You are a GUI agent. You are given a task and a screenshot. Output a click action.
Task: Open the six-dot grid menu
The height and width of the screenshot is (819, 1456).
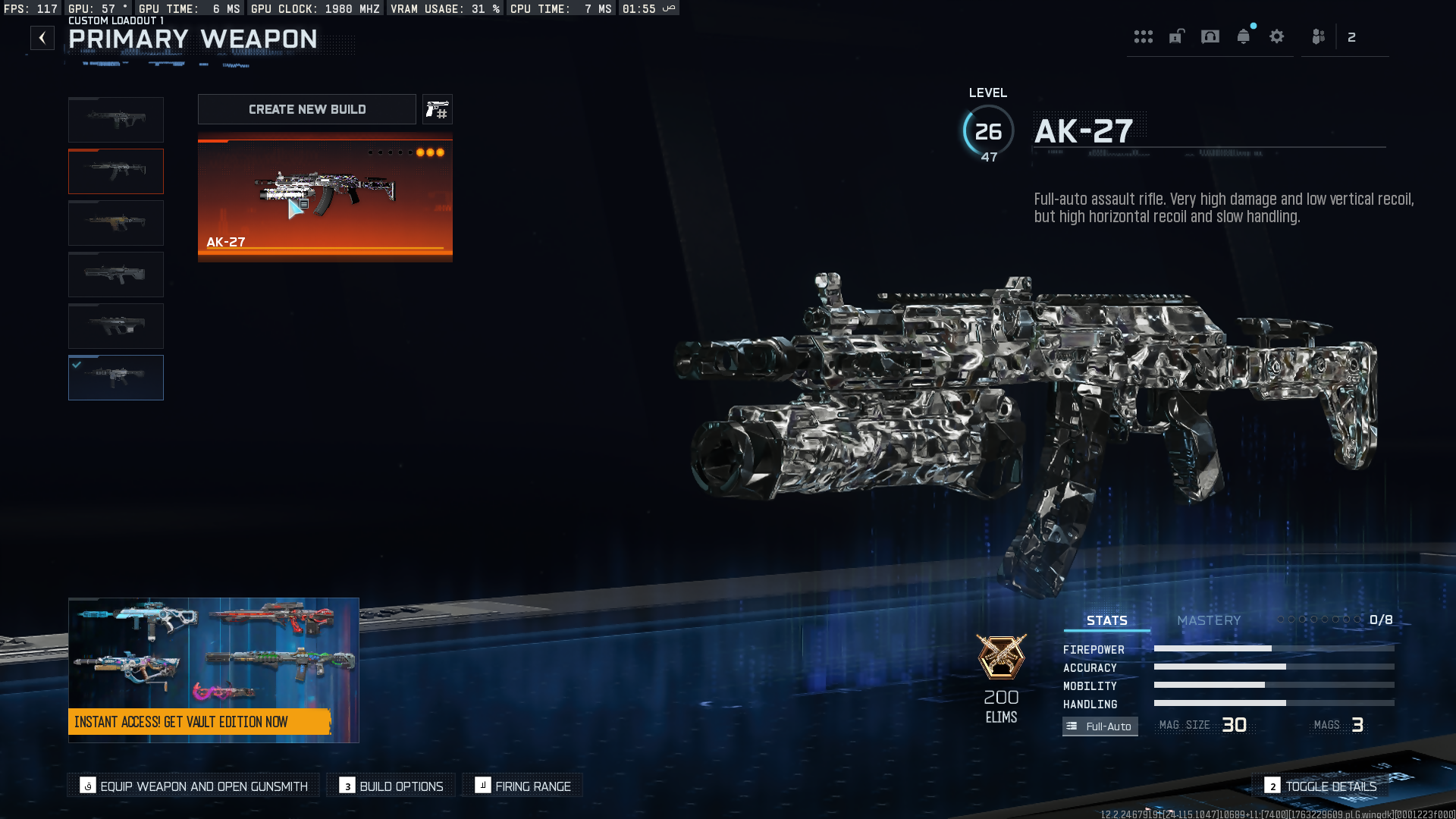point(1143,37)
